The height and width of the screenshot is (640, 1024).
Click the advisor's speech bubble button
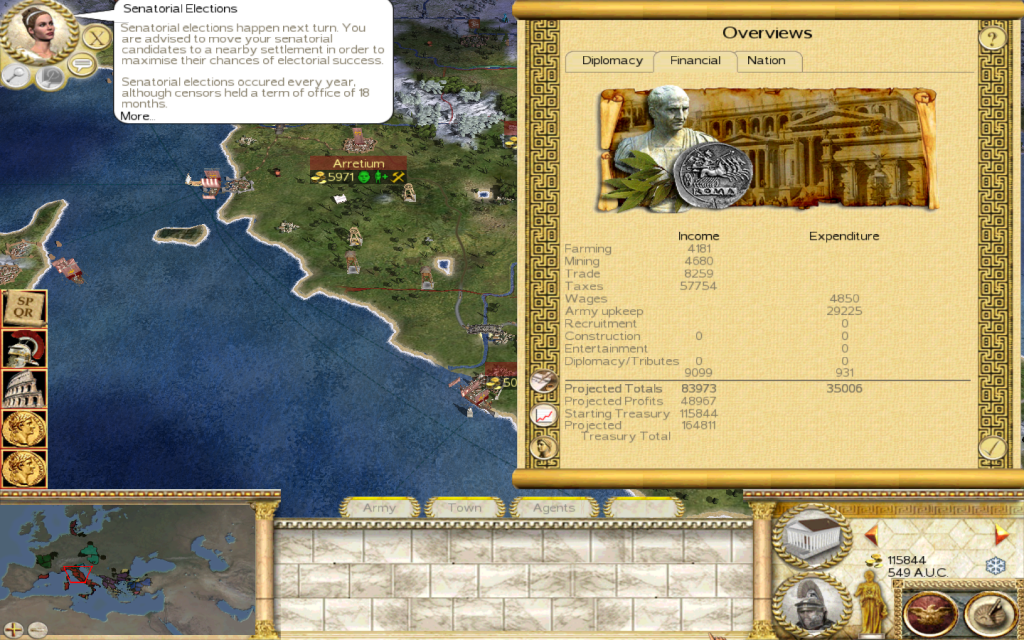[81, 66]
